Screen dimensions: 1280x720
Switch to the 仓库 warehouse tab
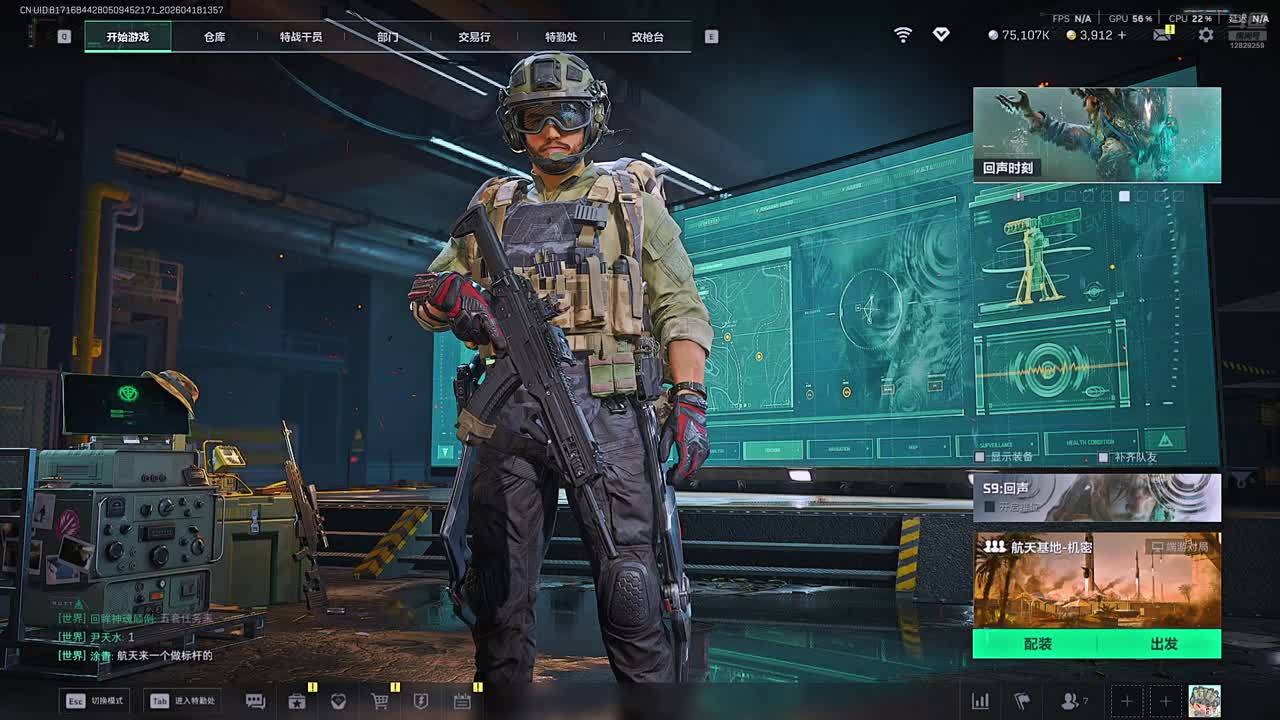(x=214, y=37)
